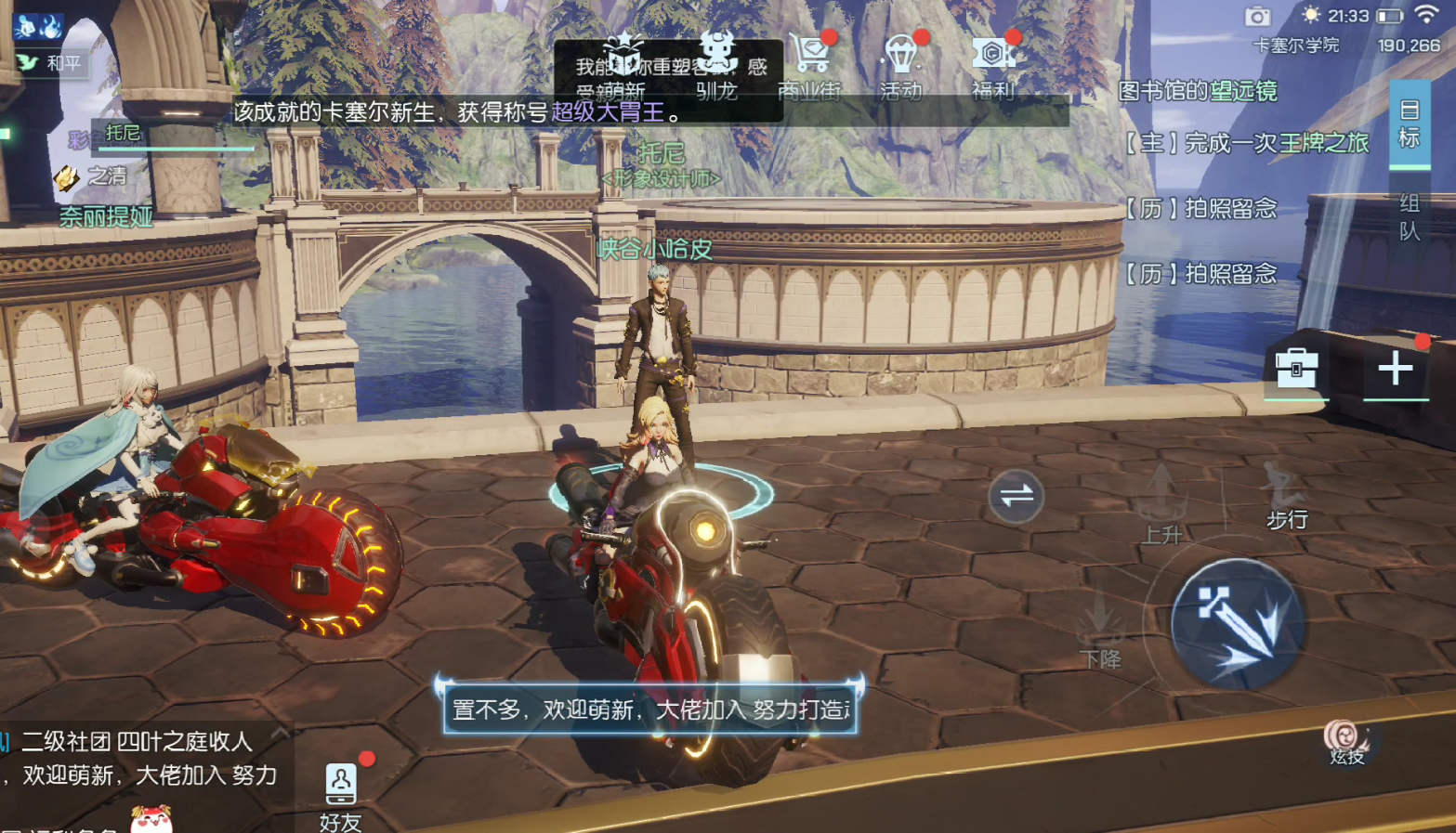Open the 驯龙 dragon taming icon
This screenshot has height=833, width=1456.
pyautogui.click(x=716, y=61)
